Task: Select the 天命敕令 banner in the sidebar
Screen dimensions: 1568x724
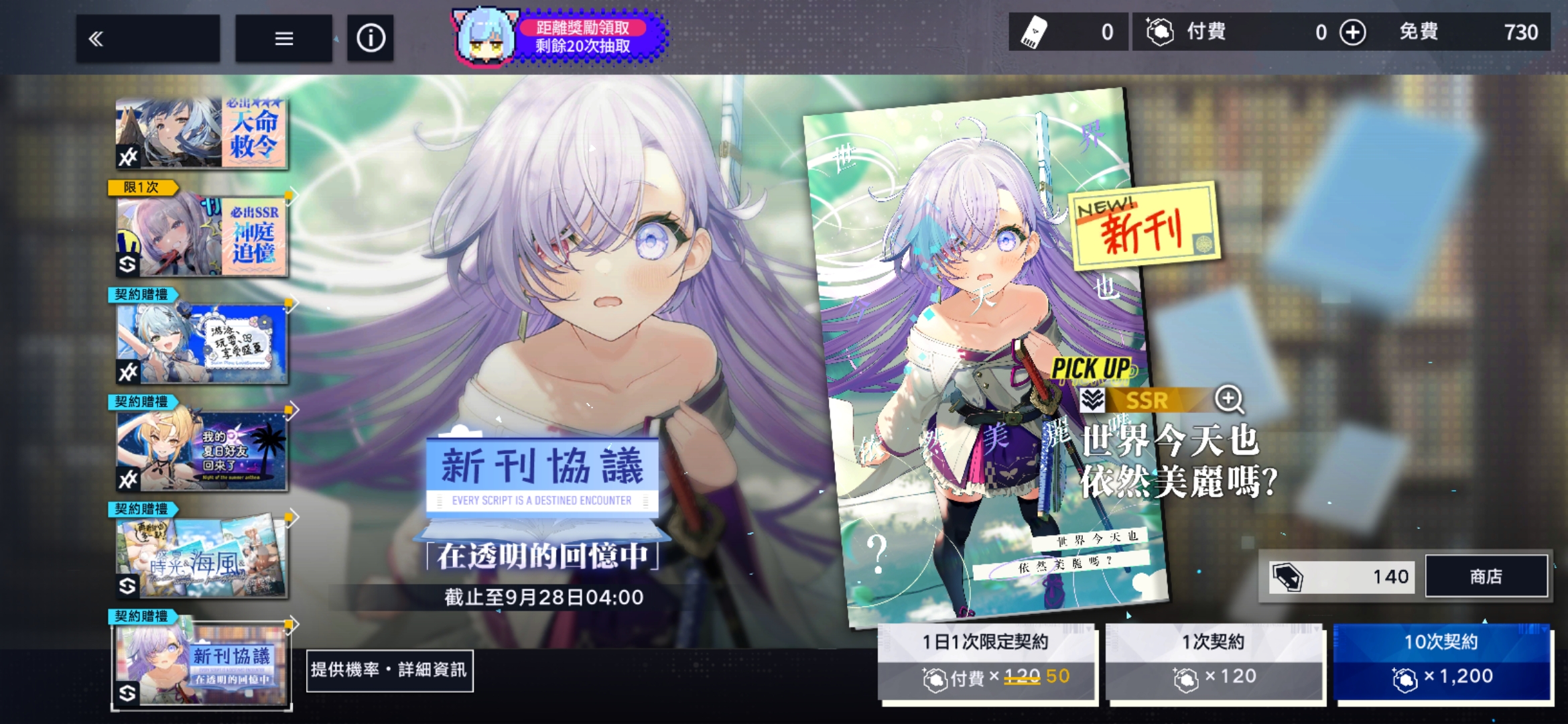Action: (x=201, y=133)
